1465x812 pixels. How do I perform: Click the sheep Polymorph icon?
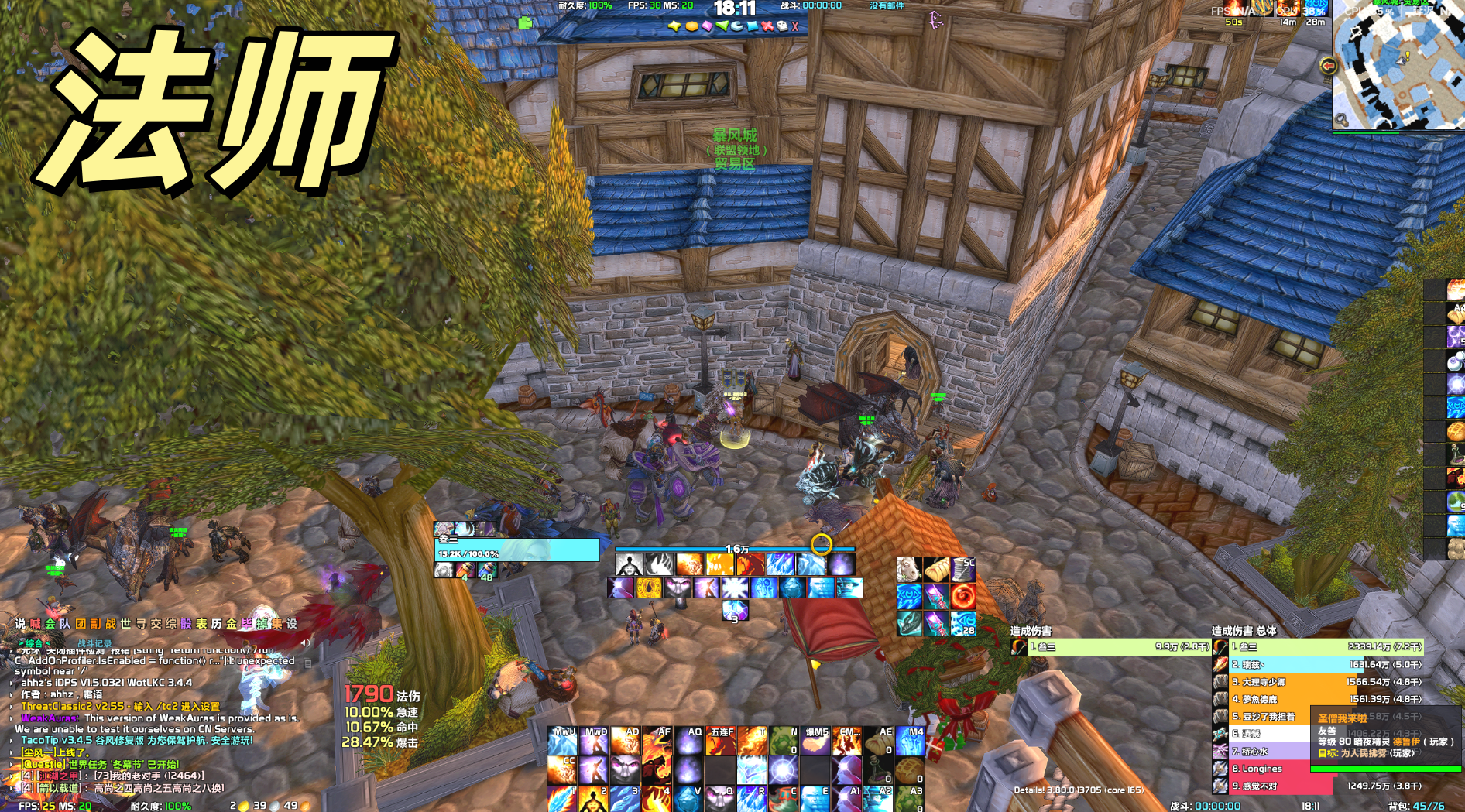pyautogui.click(x=909, y=570)
